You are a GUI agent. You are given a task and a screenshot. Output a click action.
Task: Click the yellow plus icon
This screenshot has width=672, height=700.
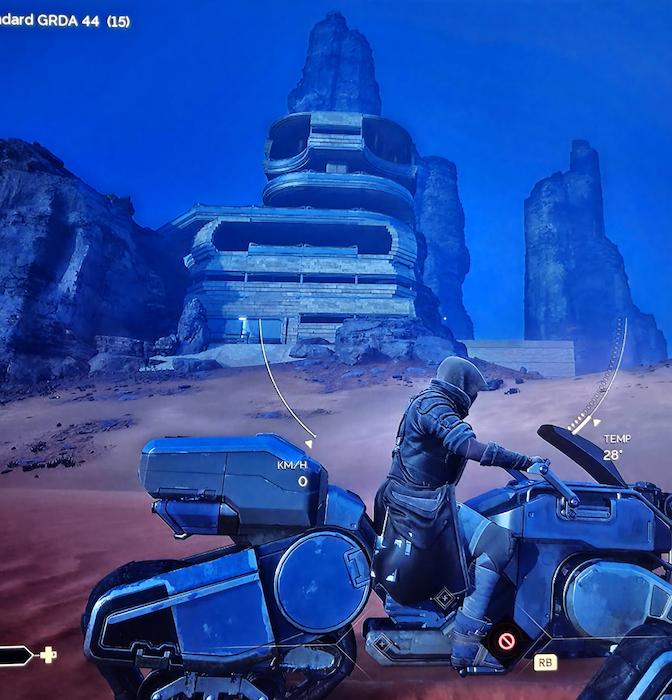47,654
